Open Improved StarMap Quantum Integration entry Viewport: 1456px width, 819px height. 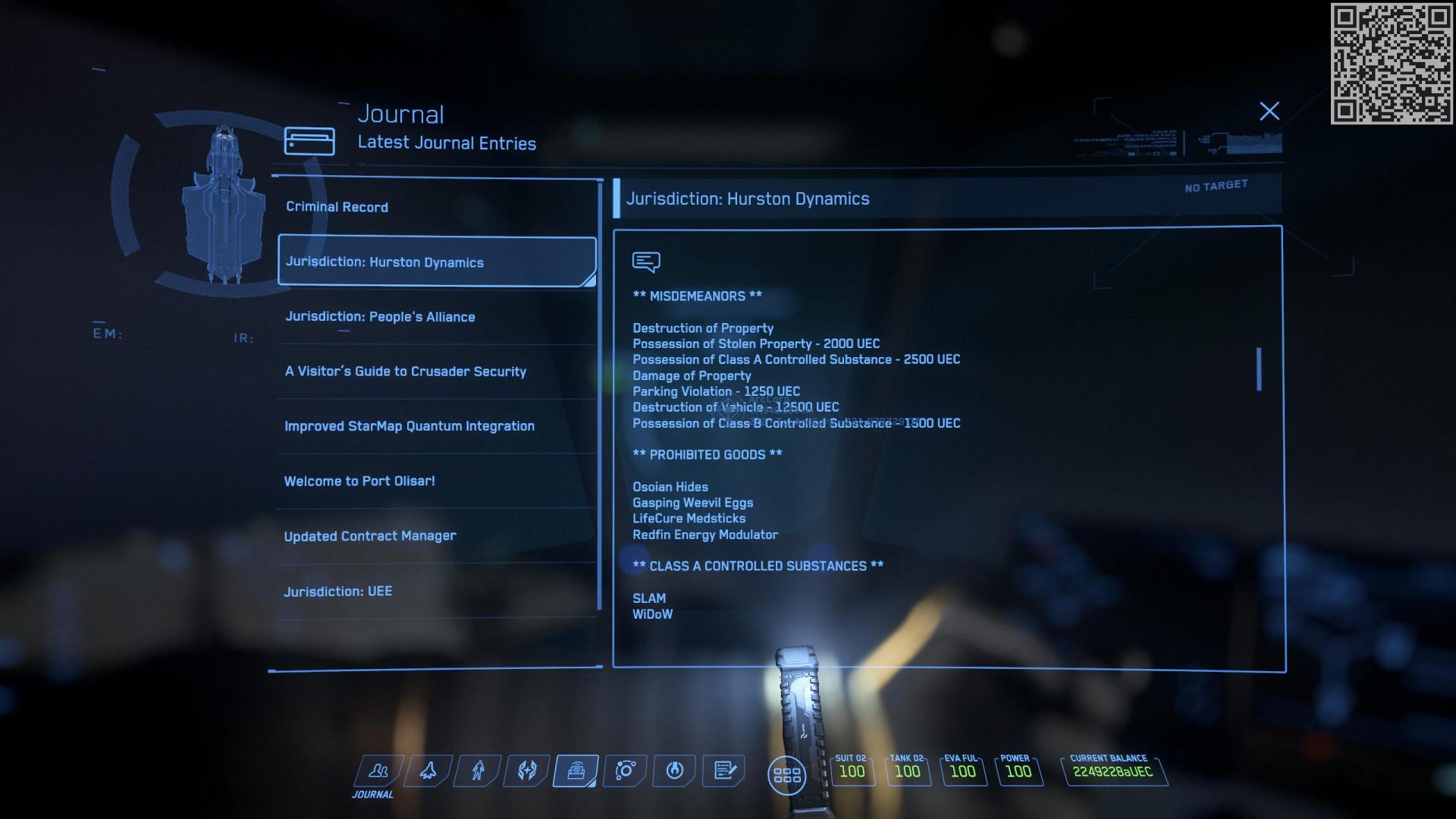[409, 425]
